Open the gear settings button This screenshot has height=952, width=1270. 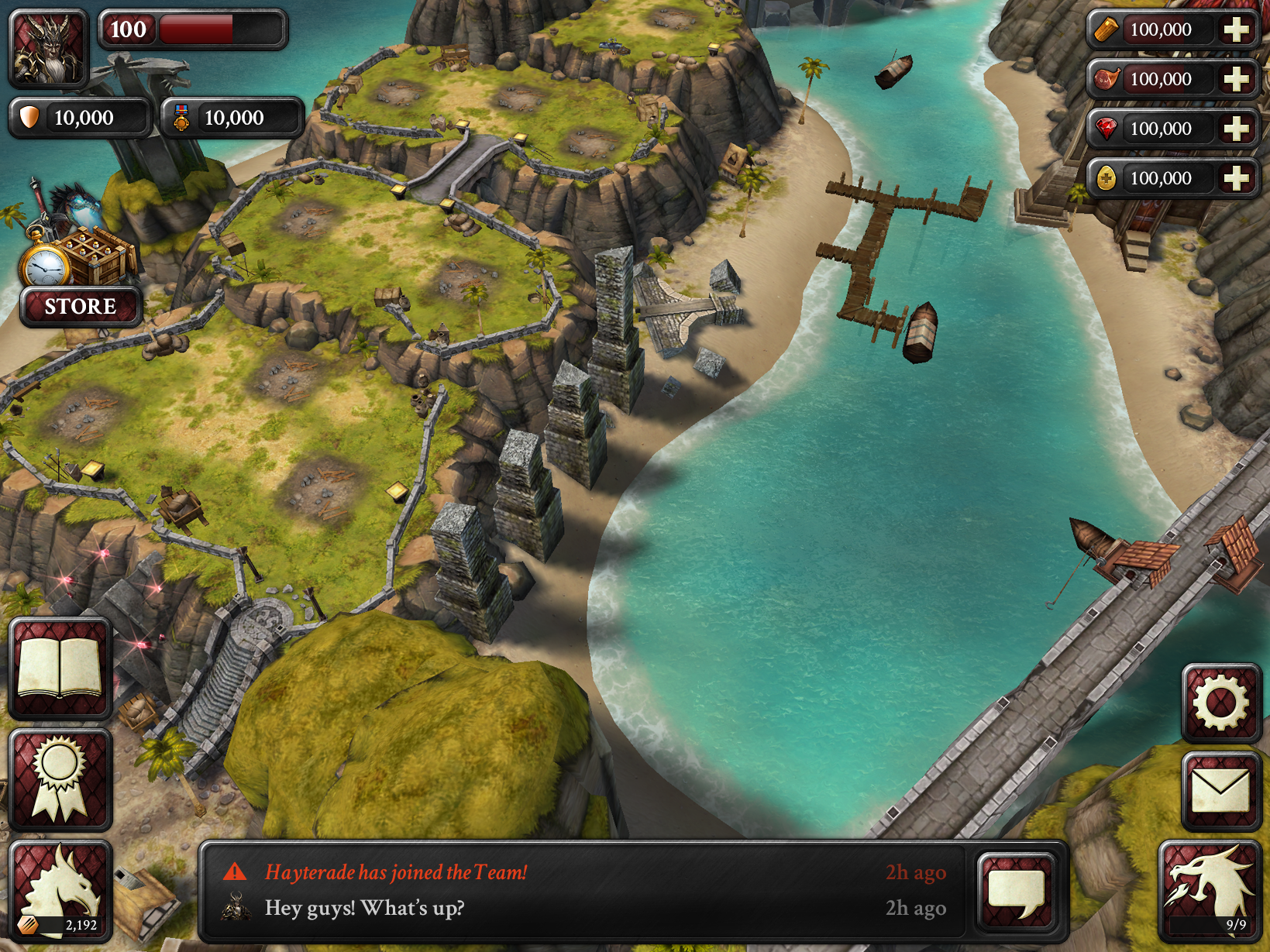(1220, 703)
